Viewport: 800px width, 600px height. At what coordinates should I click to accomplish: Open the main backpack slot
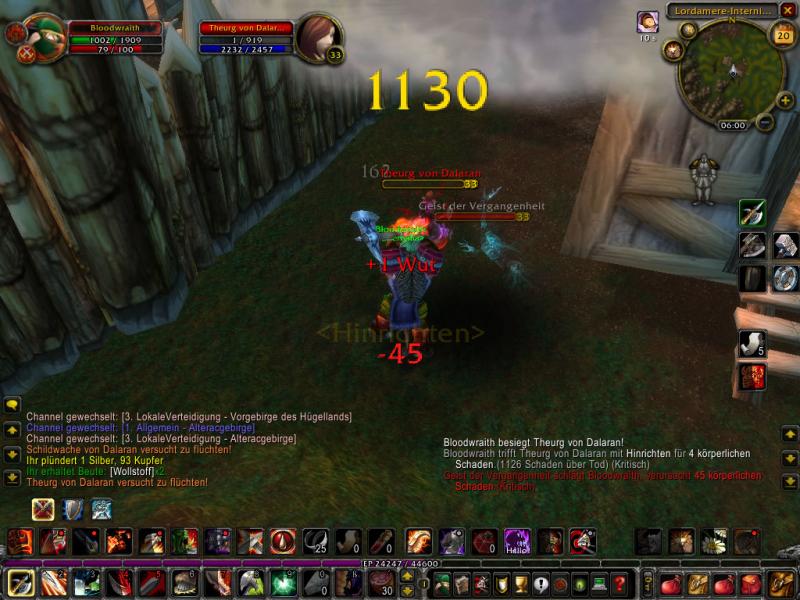click(779, 582)
